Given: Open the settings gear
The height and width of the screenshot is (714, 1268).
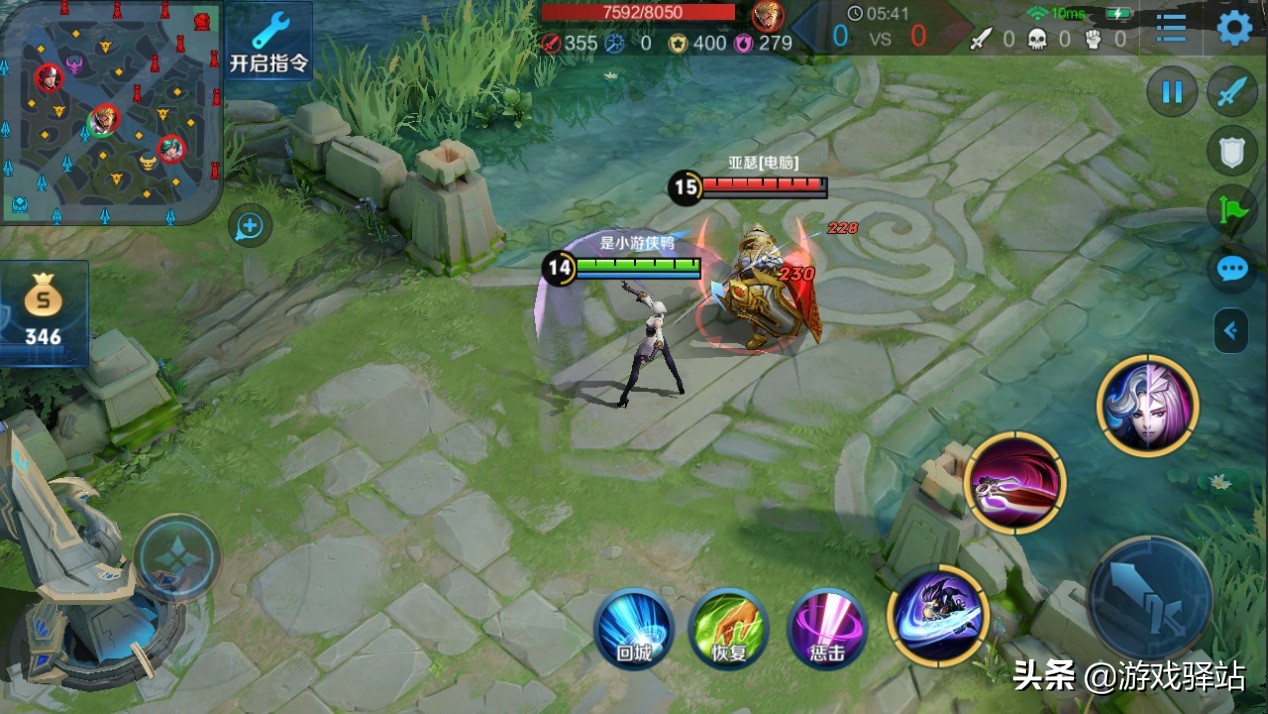Looking at the screenshot, I should [1234, 27].
